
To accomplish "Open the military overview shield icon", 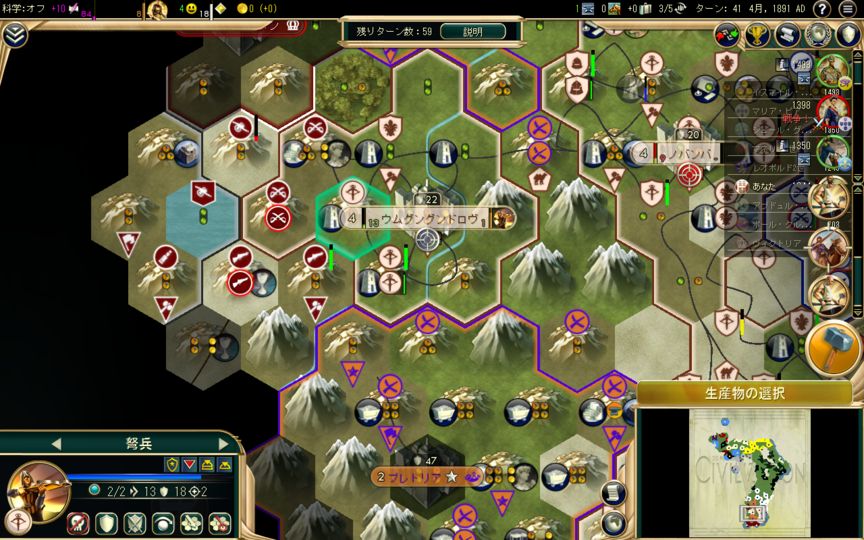I will coord(848,35).
